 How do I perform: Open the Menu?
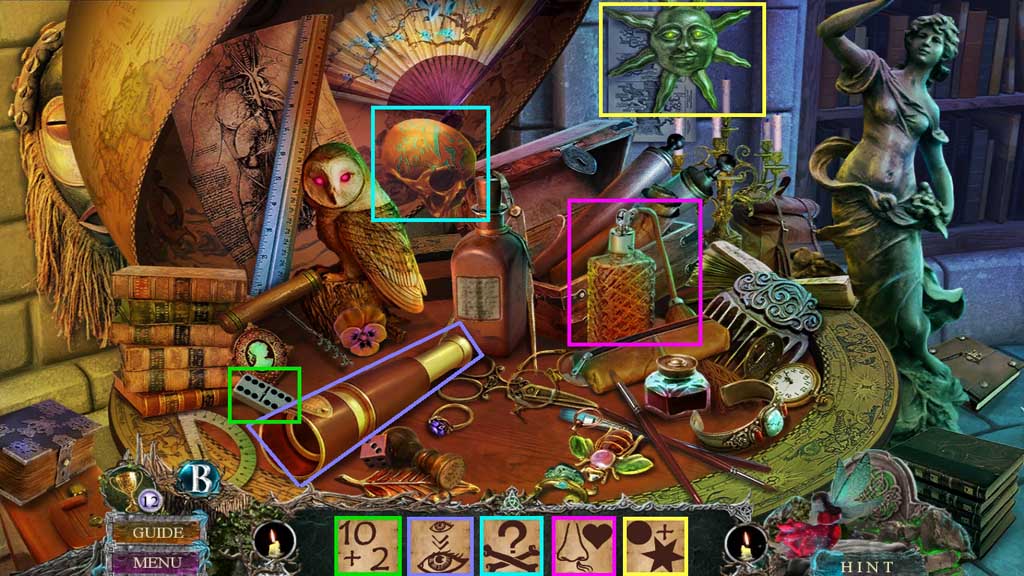point(157,562)
